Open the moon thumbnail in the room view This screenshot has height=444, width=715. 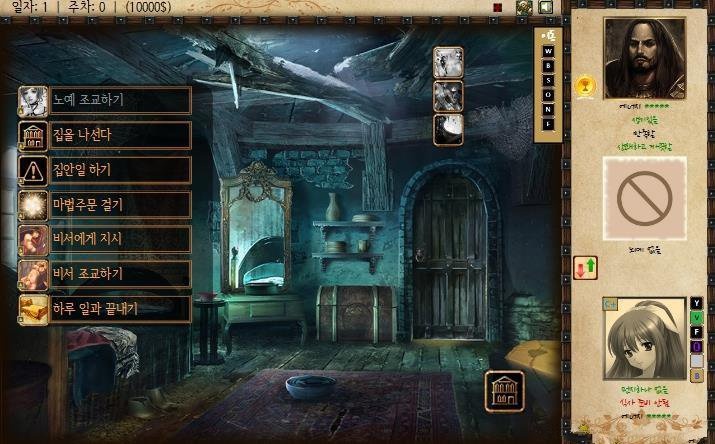pos(447,128)
